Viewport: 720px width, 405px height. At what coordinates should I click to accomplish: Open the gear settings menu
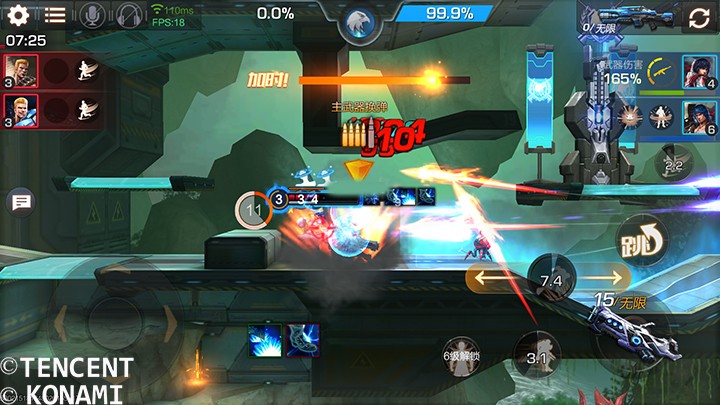click(18, 15)
